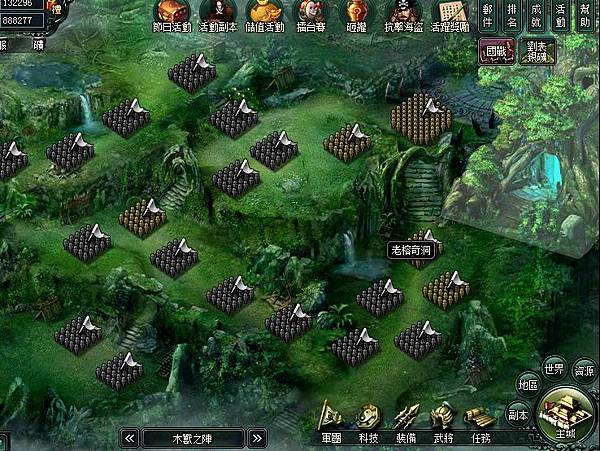The image size is (600, 451).
Task: Click the 國戰 nation war button
Action: click(x=492, y=51)
